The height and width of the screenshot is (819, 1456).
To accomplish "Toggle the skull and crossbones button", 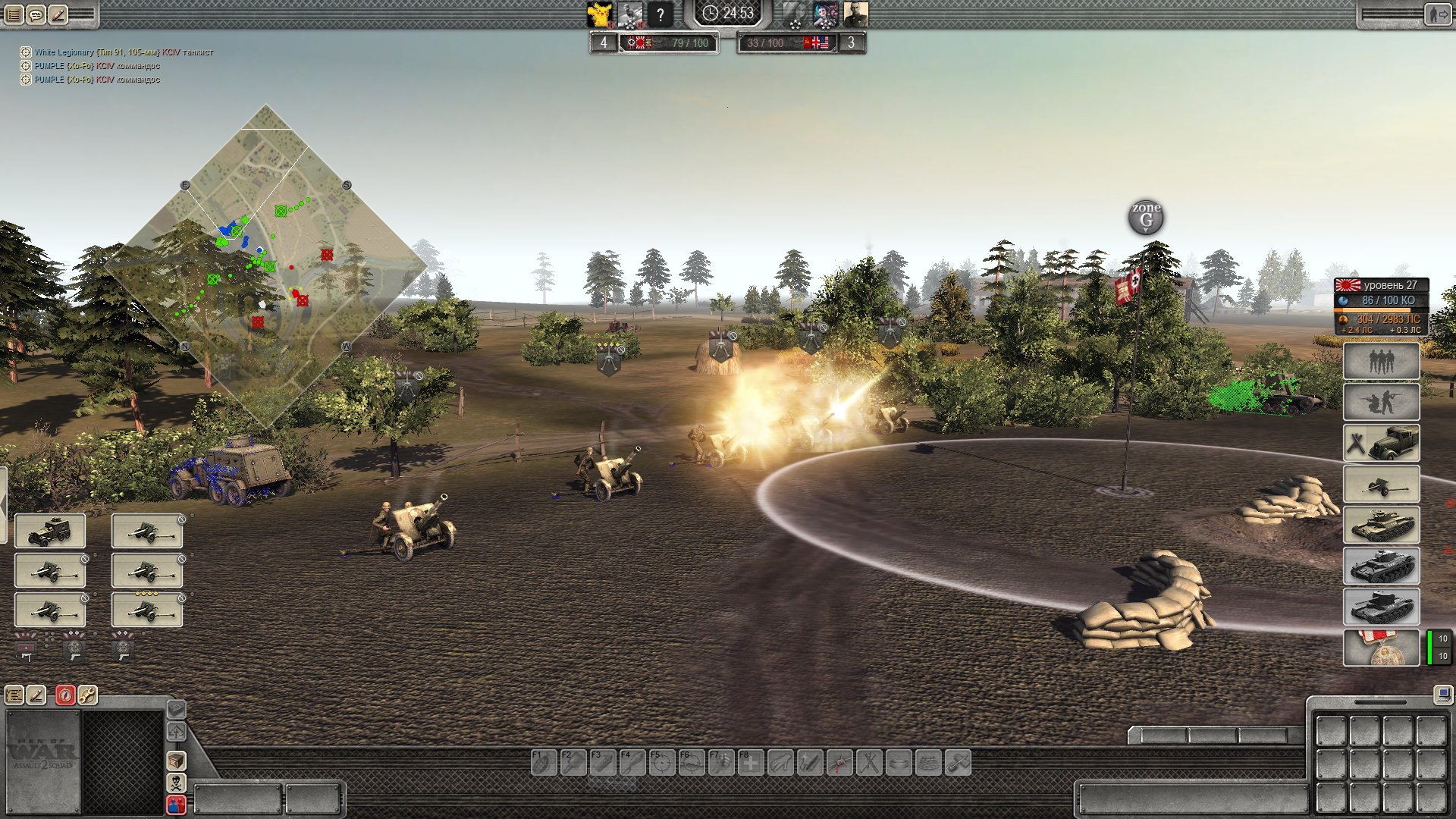I will [x=176, y=782].
